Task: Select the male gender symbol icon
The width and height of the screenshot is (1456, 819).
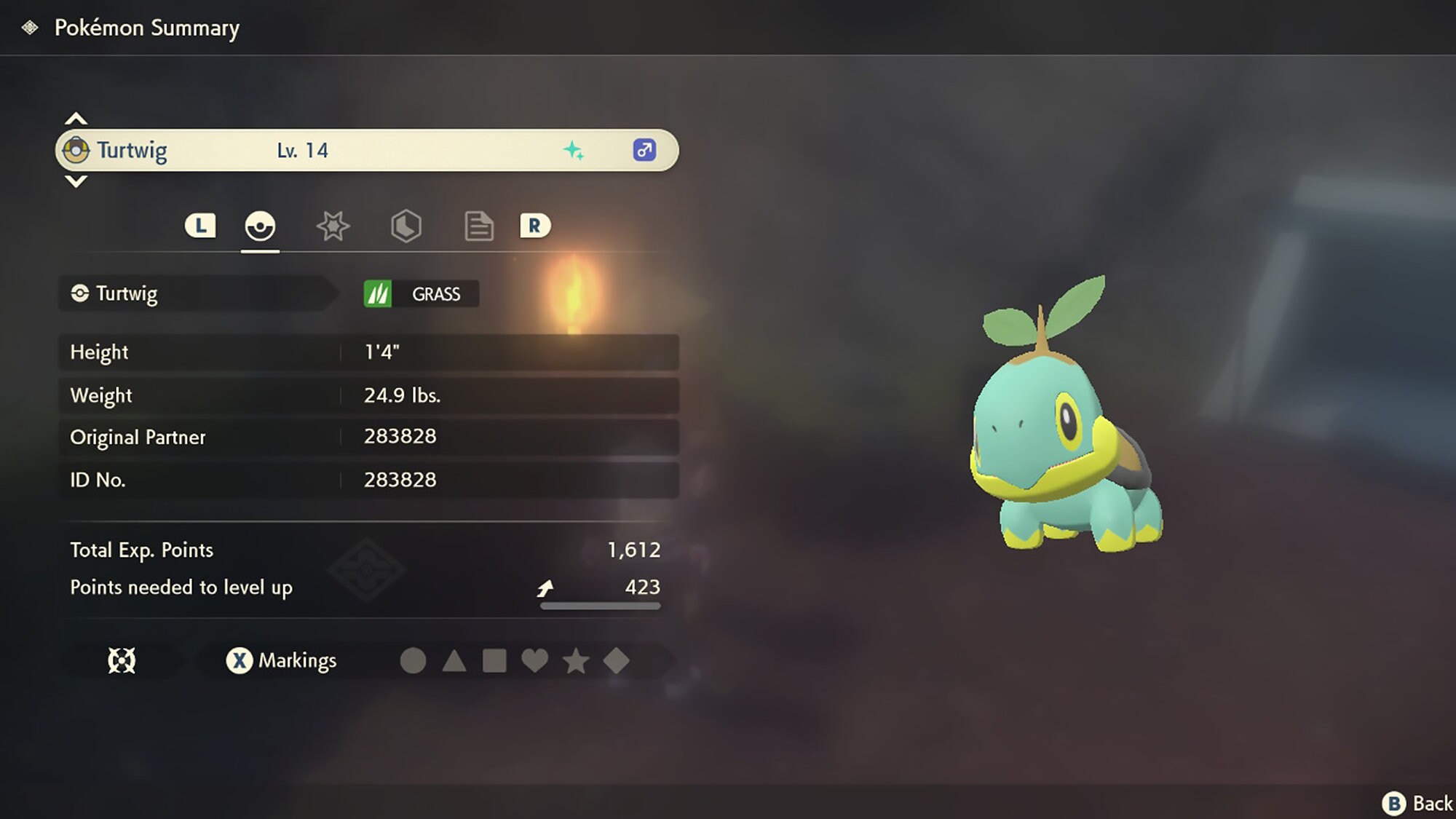Action: click(644, 150)
